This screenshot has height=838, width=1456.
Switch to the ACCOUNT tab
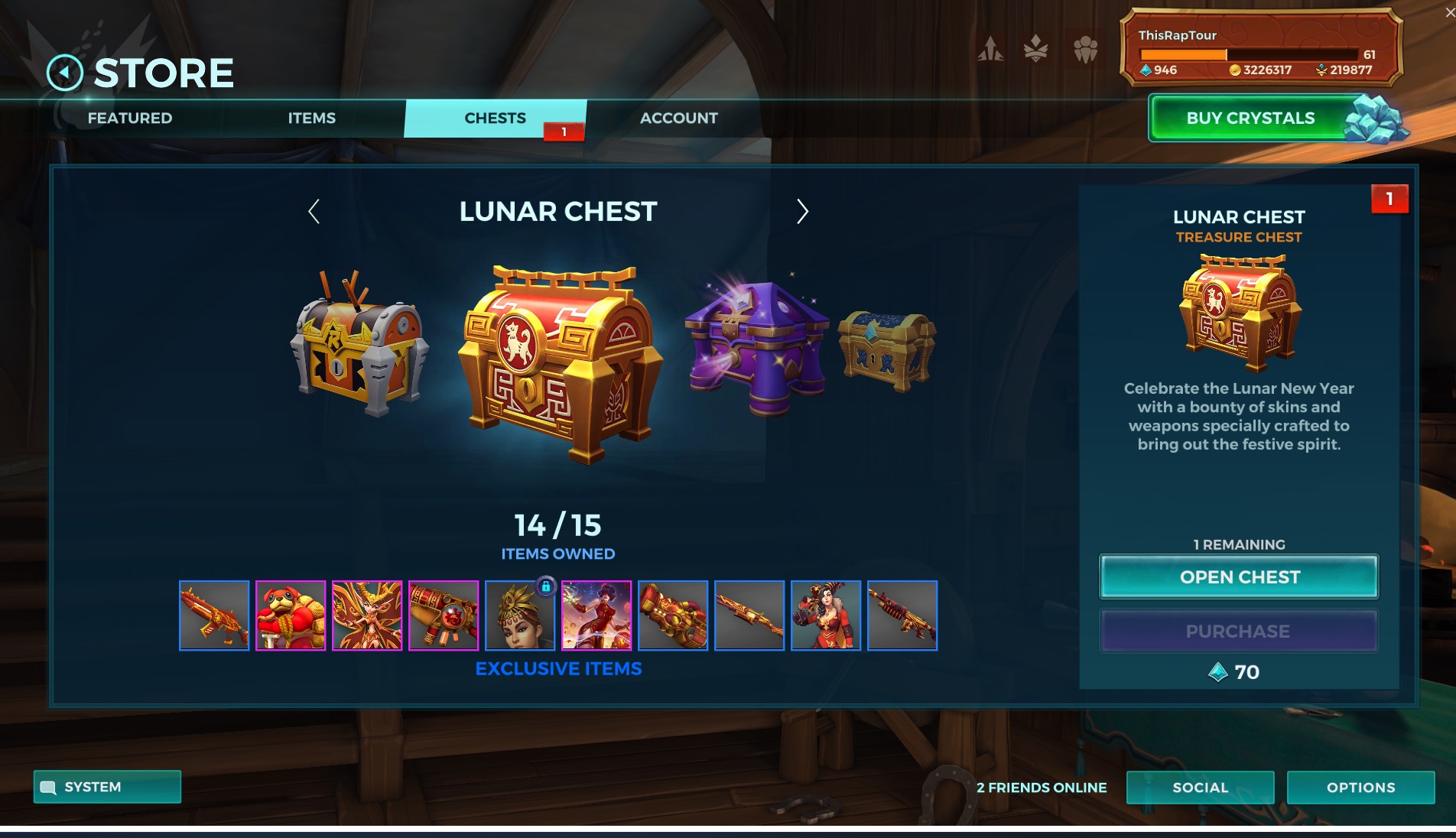point(678,118)
